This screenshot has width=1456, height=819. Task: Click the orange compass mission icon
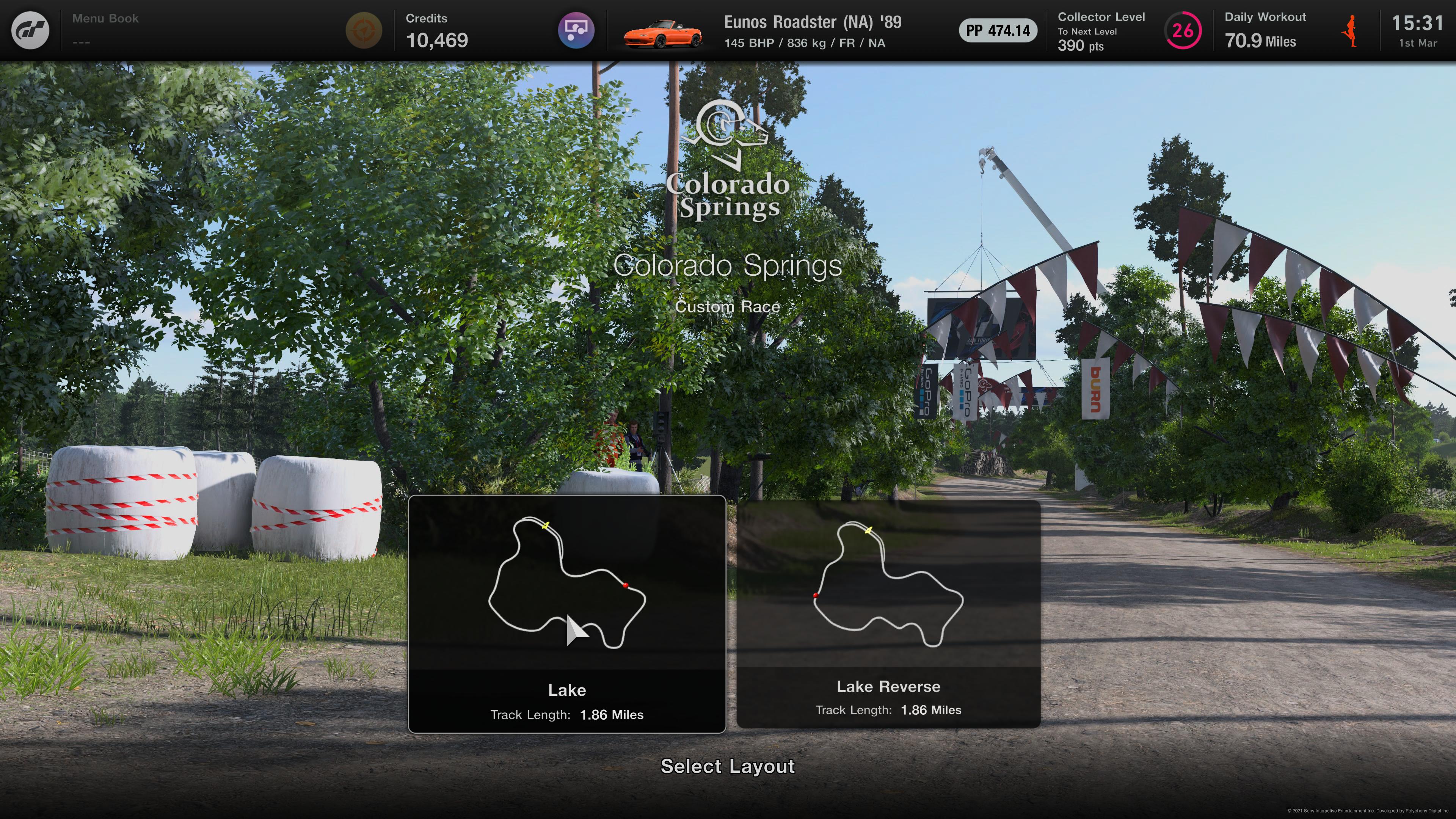pos(364,30)
